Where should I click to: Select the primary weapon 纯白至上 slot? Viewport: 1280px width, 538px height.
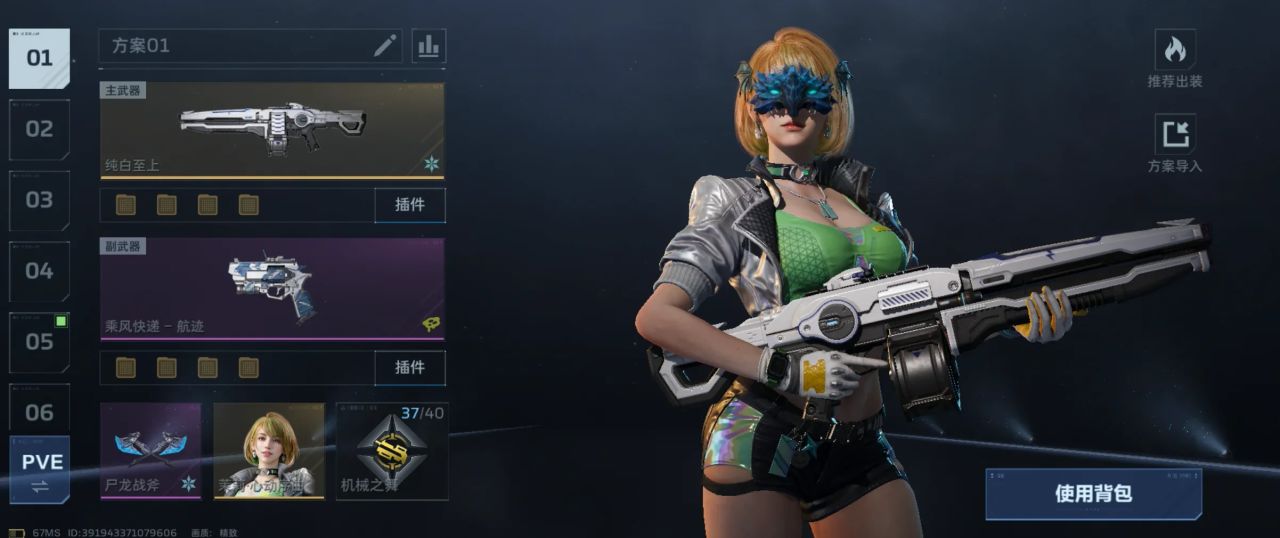pyautogui.click(x=272, y=130)
